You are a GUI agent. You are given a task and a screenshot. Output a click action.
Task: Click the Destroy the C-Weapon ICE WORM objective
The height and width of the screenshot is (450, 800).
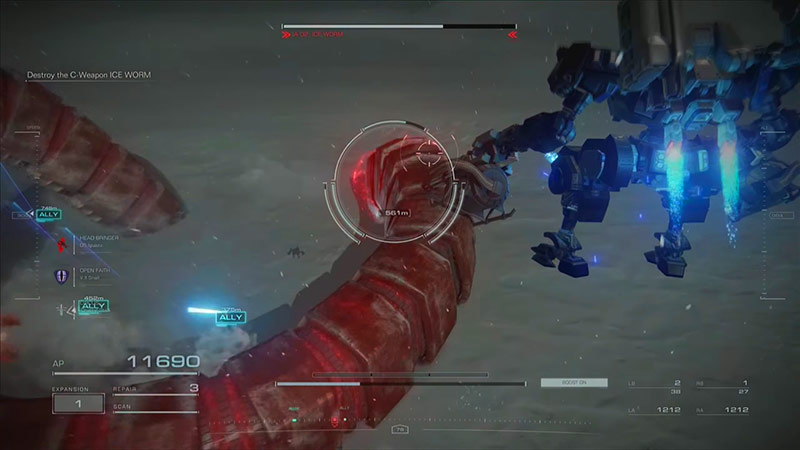coord(96,75)
